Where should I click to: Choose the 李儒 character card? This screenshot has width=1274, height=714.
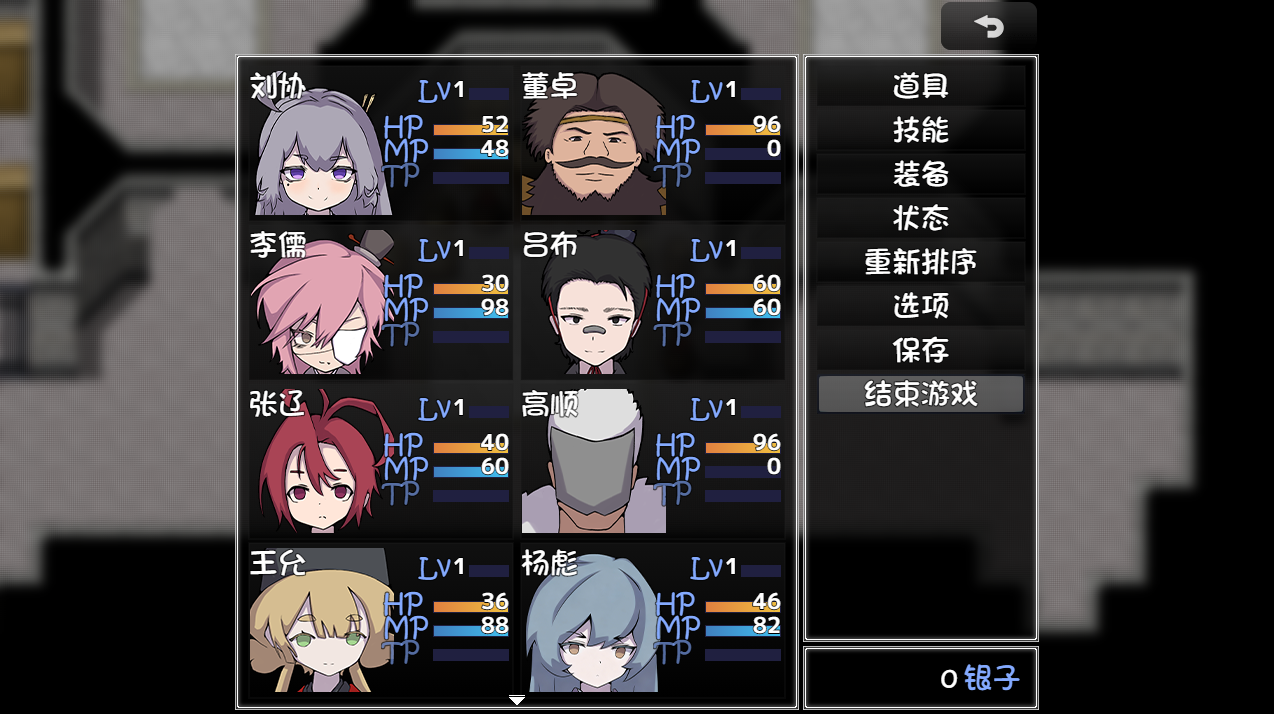(380, 301)
